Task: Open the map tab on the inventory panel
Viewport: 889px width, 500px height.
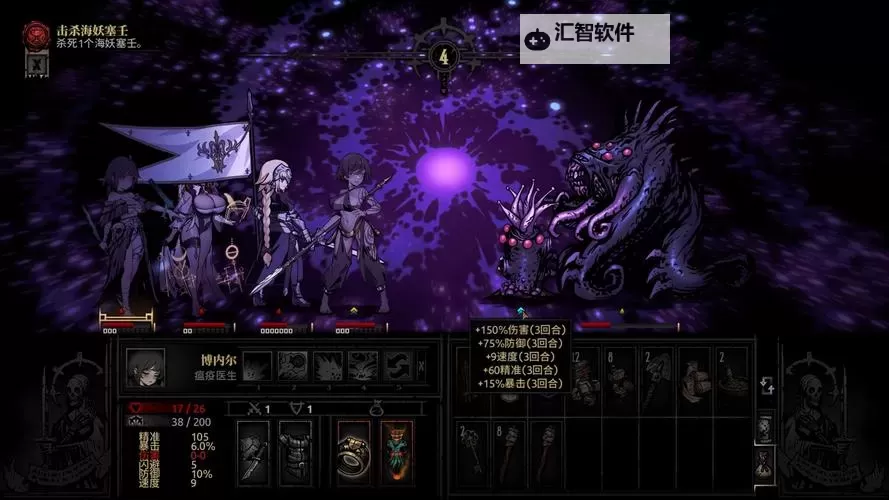Action: (x=765, y=427)
